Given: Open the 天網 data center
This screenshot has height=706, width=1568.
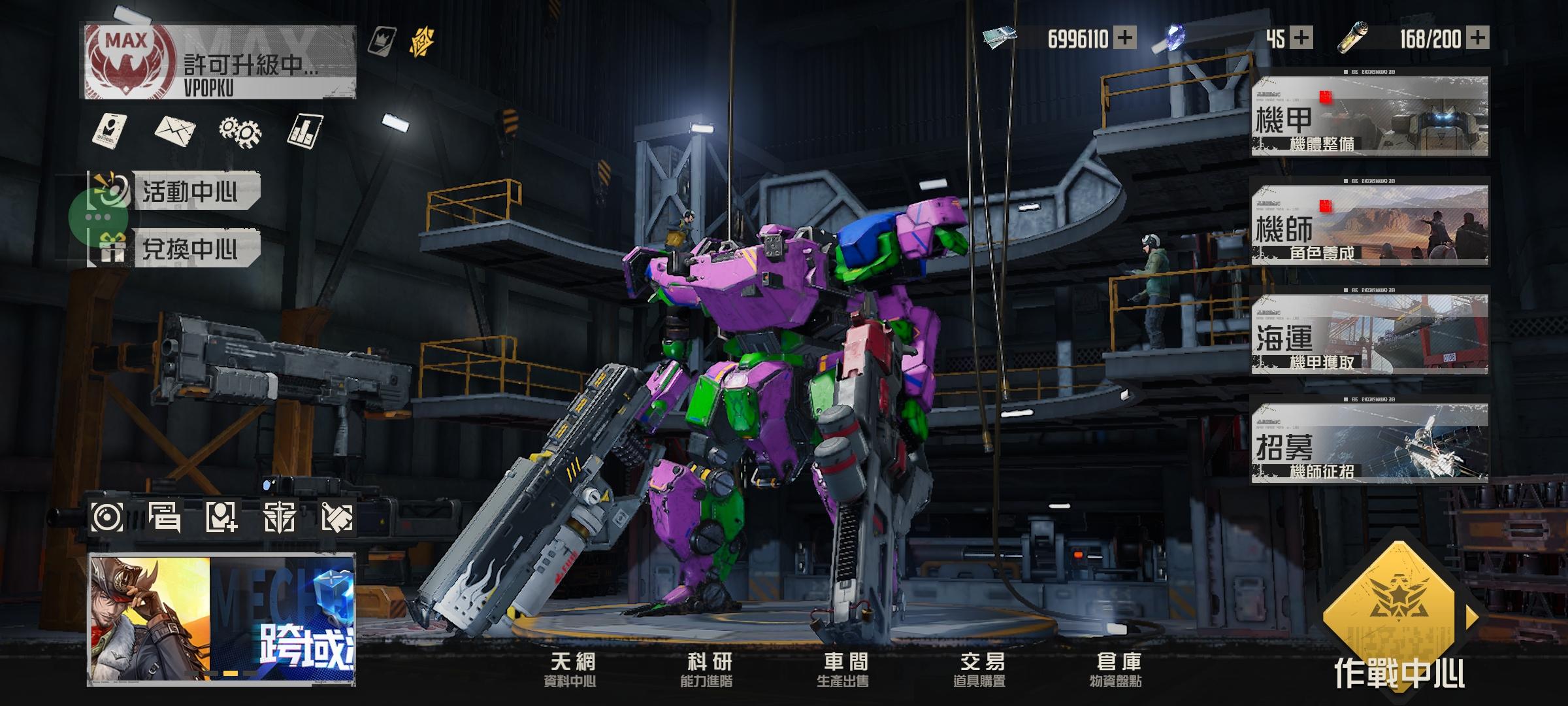Looking at the screenshot, I should 572,669.
